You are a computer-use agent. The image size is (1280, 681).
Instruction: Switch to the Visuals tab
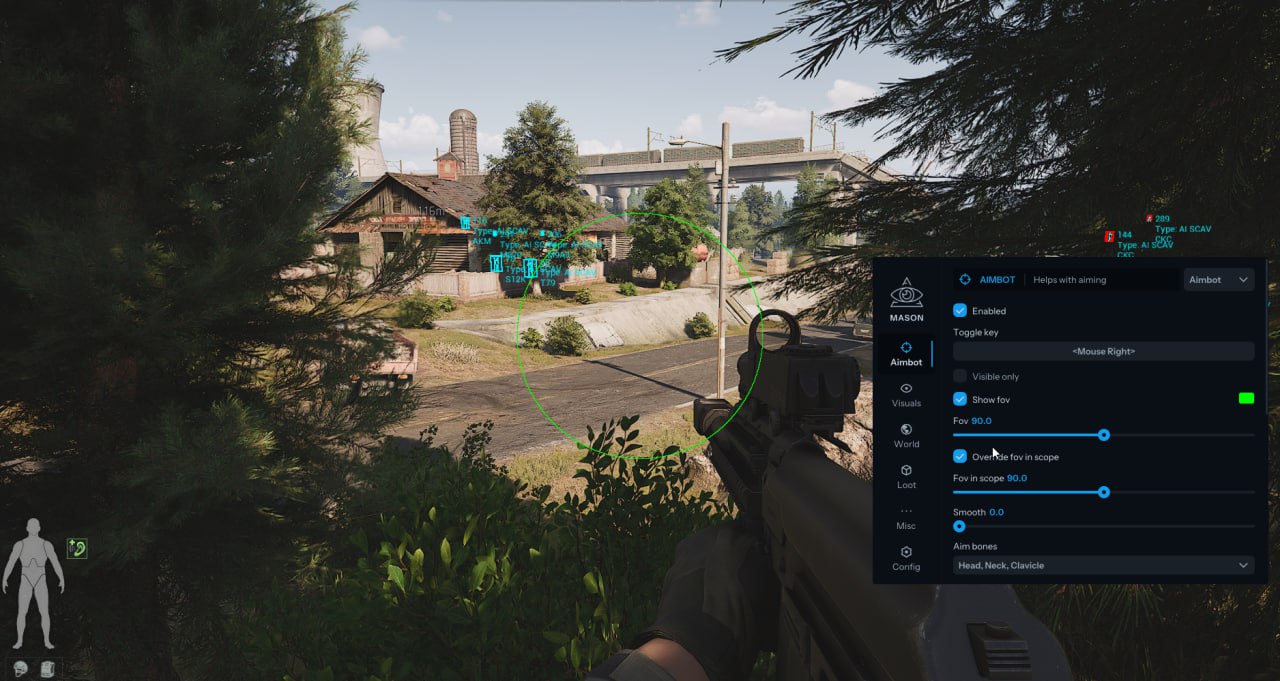(x=906, y=394)
